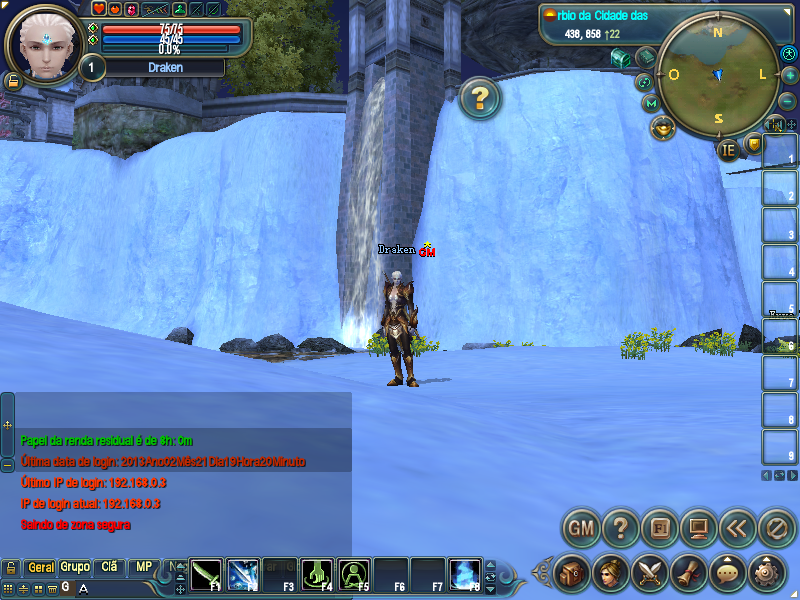Screen dimensions: 800x600
Task: Open the character portrait menu button
Action: click(610, 572)
